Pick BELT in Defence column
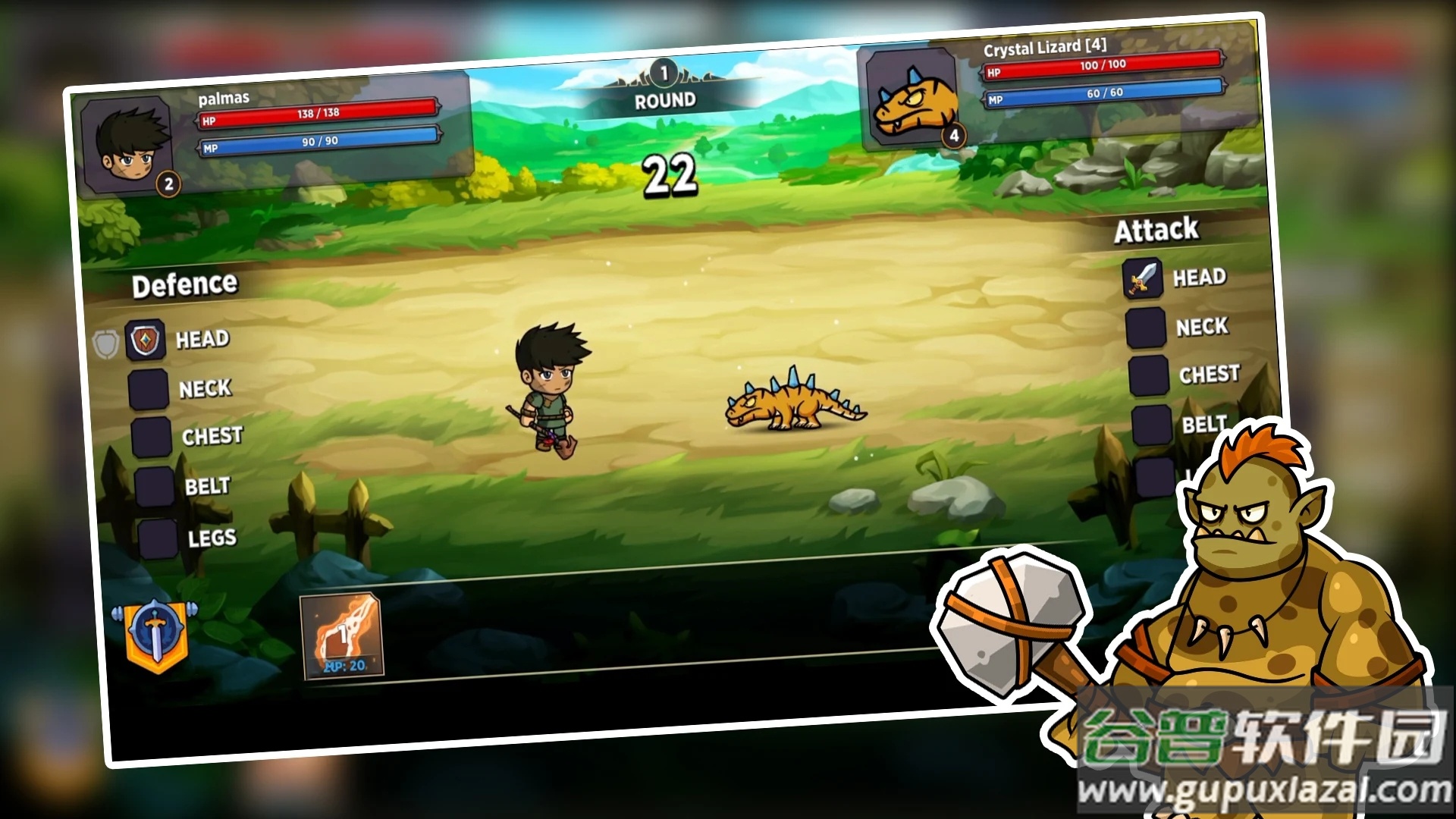Image resolution: width=1456 pixels, height=819 pixels. [155, 487]
